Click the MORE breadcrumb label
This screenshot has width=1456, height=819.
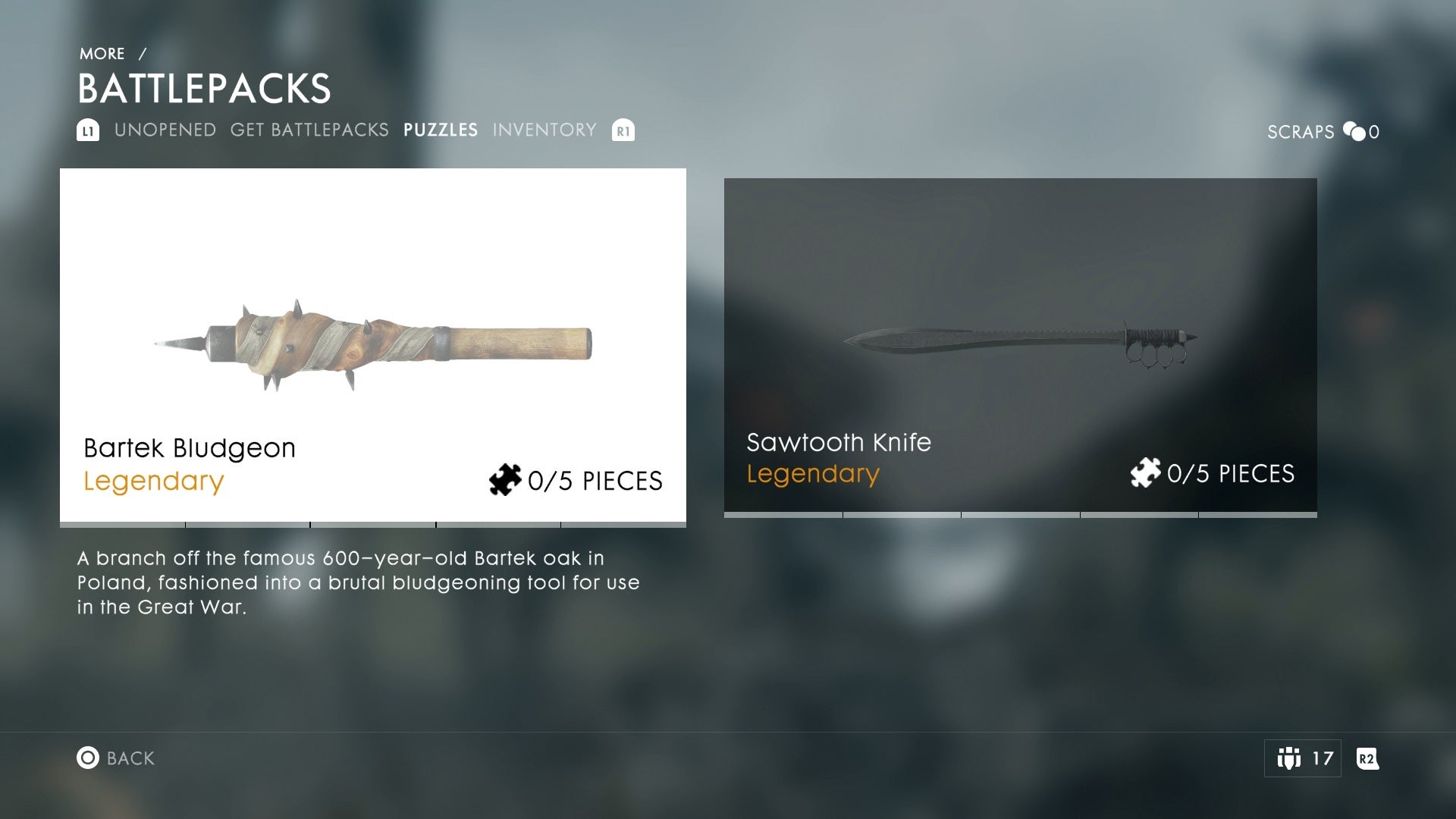(102, 53)
